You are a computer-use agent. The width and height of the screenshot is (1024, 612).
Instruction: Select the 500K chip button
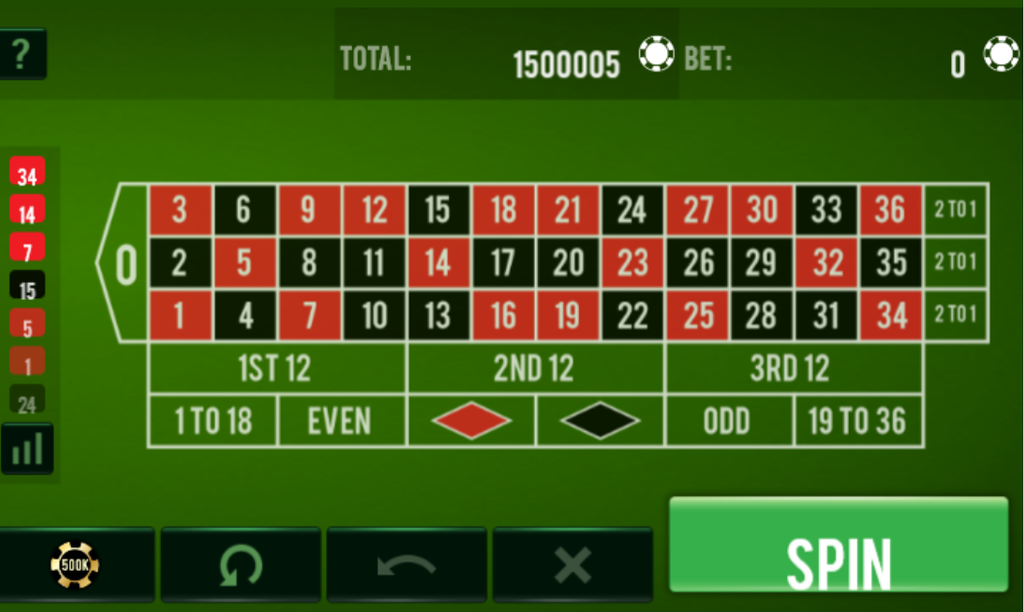pyautogui.click(x=76, y=565)
